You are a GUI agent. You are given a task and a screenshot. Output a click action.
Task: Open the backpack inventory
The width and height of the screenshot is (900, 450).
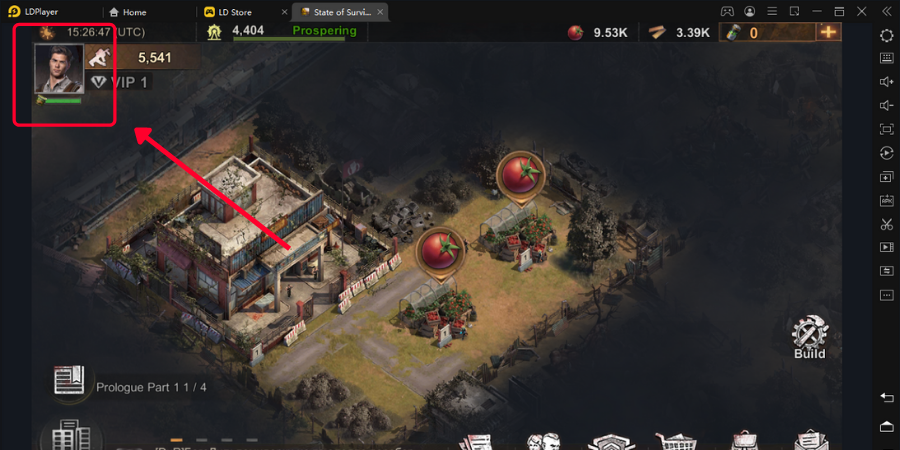(744, 441)
